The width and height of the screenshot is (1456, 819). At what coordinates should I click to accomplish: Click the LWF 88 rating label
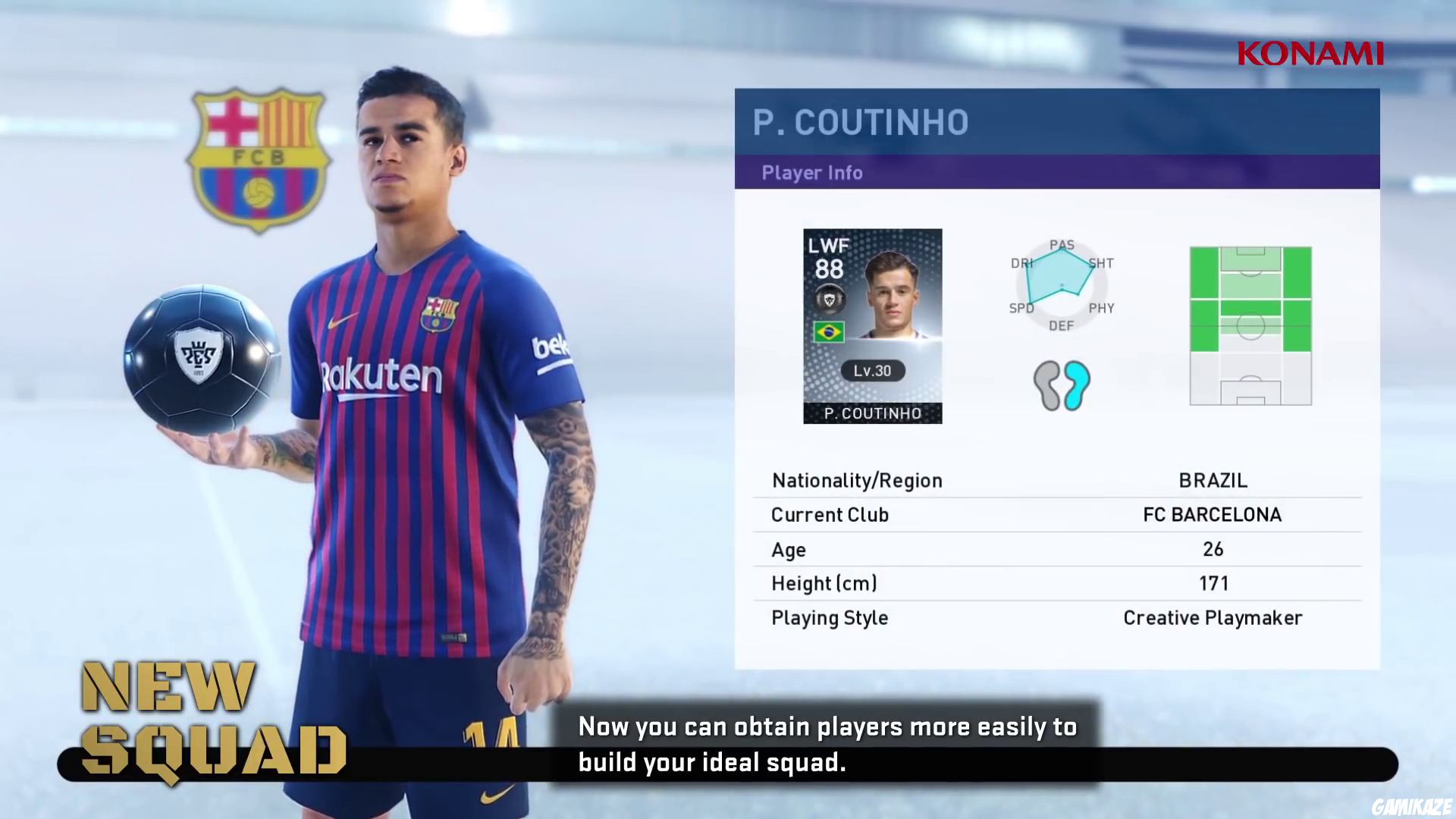click(829, 256)
